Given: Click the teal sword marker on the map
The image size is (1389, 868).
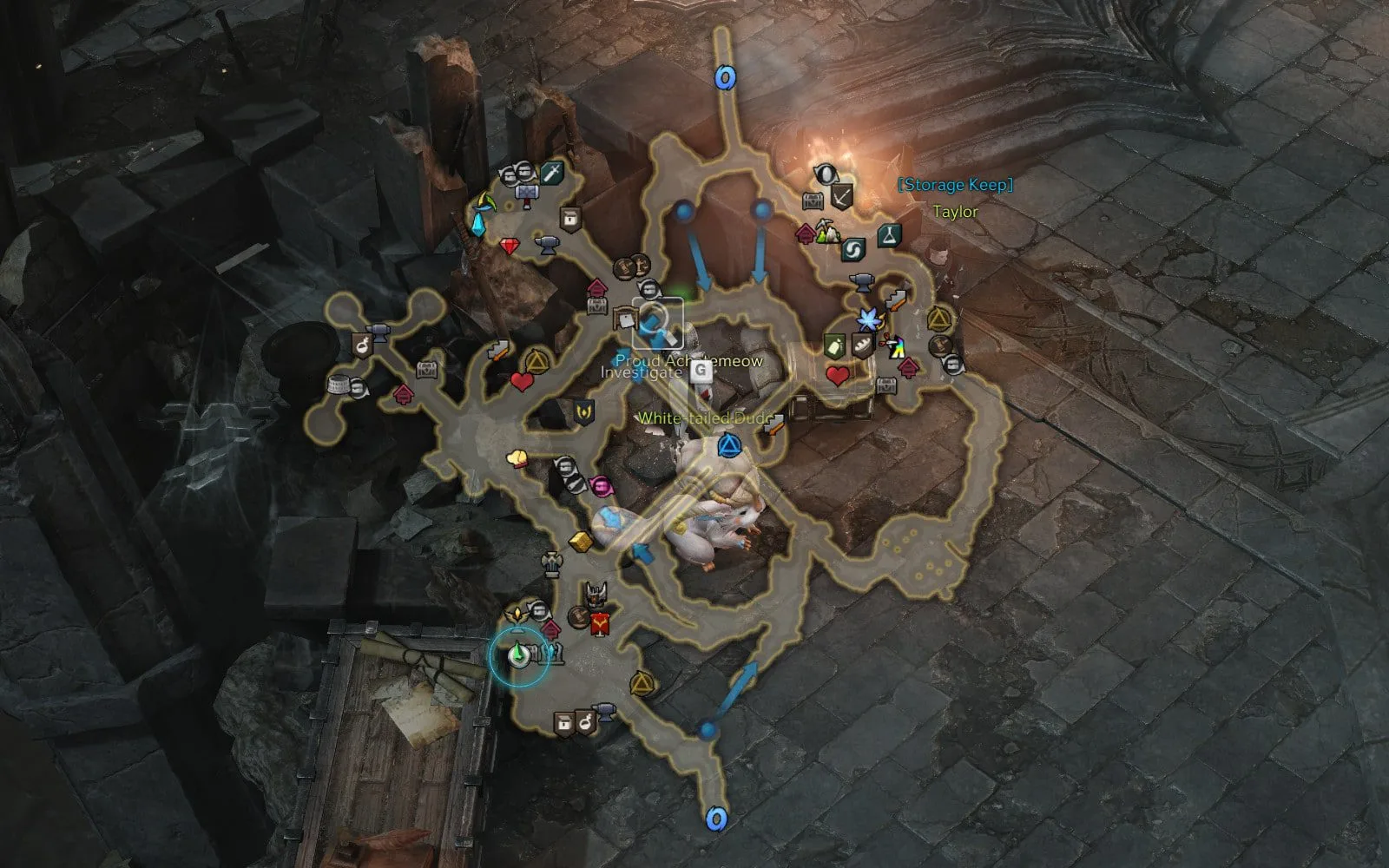Looking at the screenshot, I should (551, 174).
